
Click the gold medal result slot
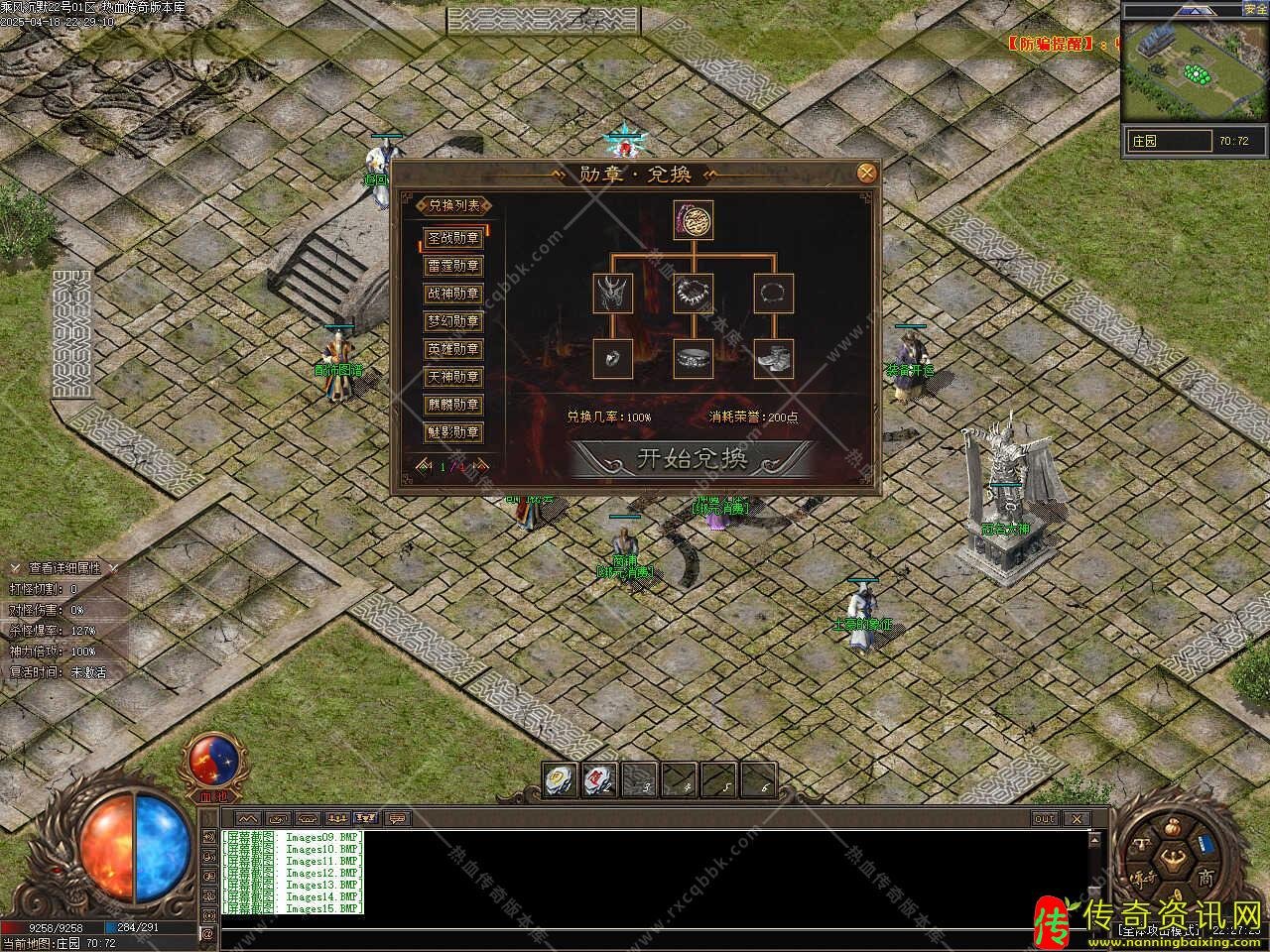pyautogui.click(x=694, y=220)
